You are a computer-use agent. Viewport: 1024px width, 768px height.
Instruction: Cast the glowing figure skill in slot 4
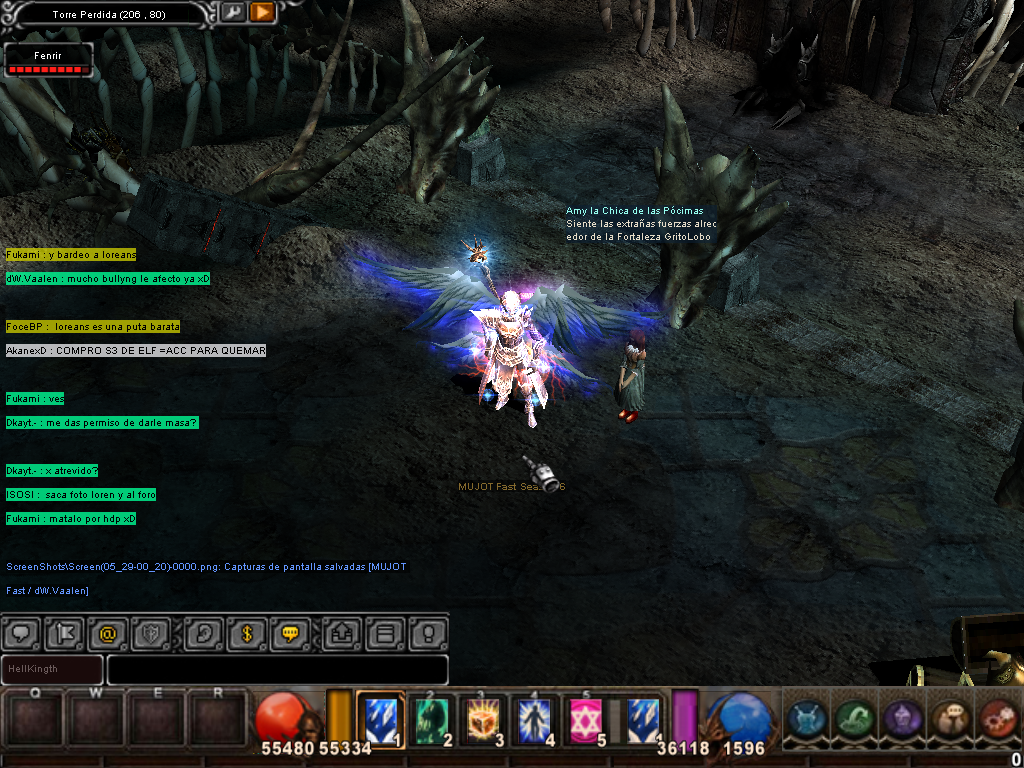(536, 717)
